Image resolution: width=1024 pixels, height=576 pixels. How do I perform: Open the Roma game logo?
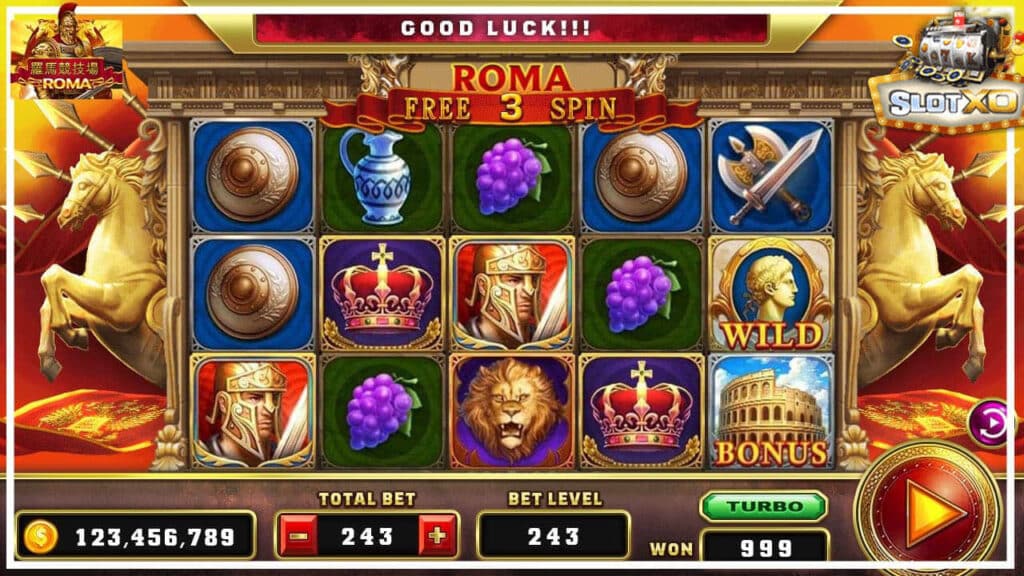pos(67,62)
